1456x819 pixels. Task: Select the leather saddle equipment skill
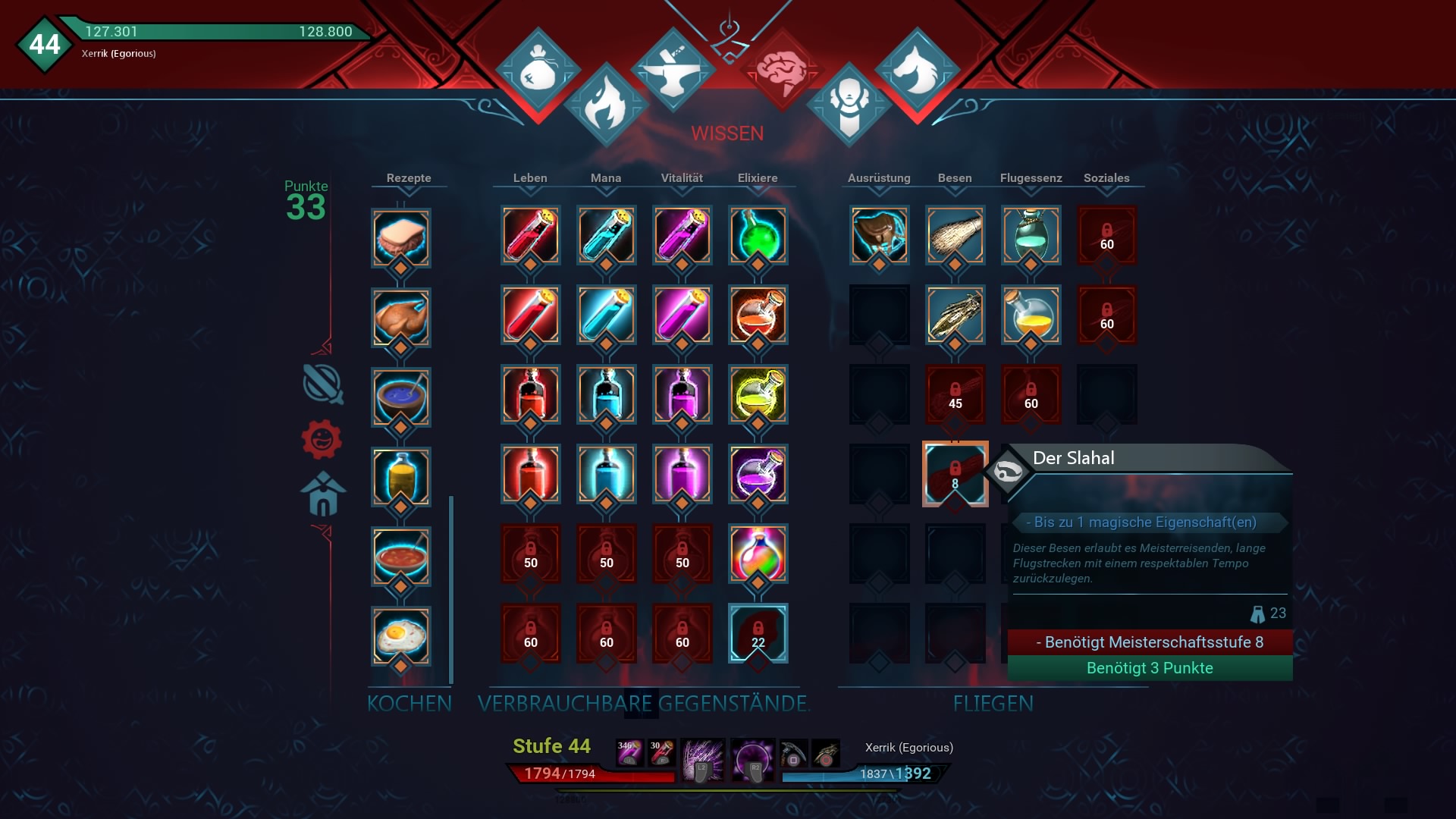pyautogui.click(x=879, y=235)
